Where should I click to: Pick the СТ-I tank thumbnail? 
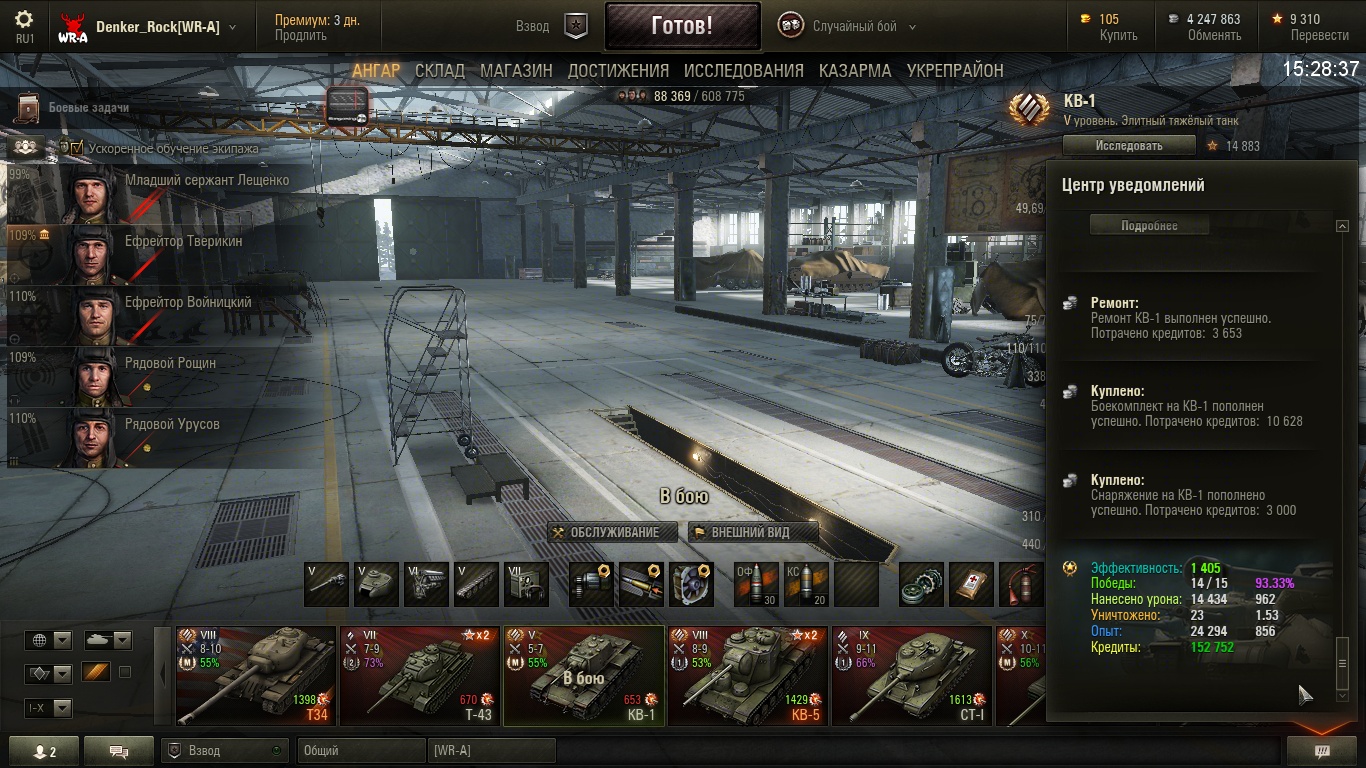(x=912, y=675)
